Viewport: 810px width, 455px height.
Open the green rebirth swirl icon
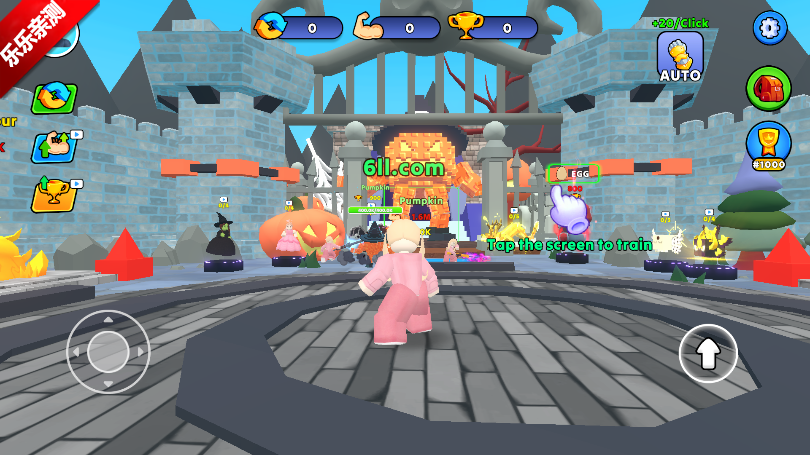(x=54, y=97)
